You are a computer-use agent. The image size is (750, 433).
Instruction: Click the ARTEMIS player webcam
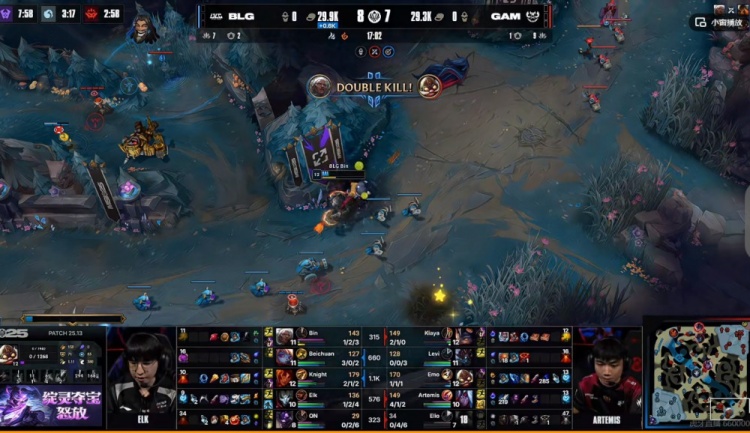607,378
